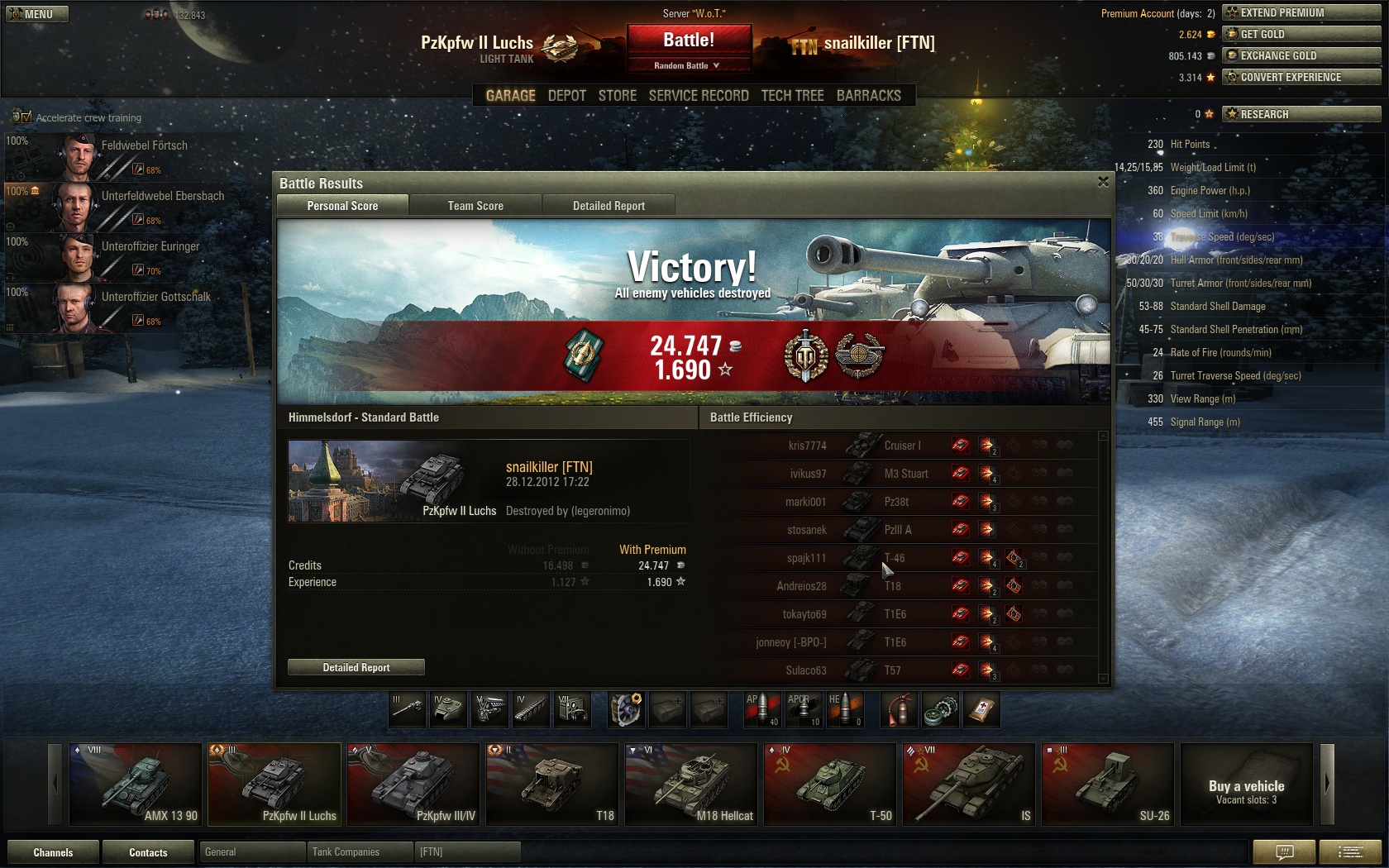Switch to the Depot tab
Screen dimensions: 1389x868
coord(566,96)
